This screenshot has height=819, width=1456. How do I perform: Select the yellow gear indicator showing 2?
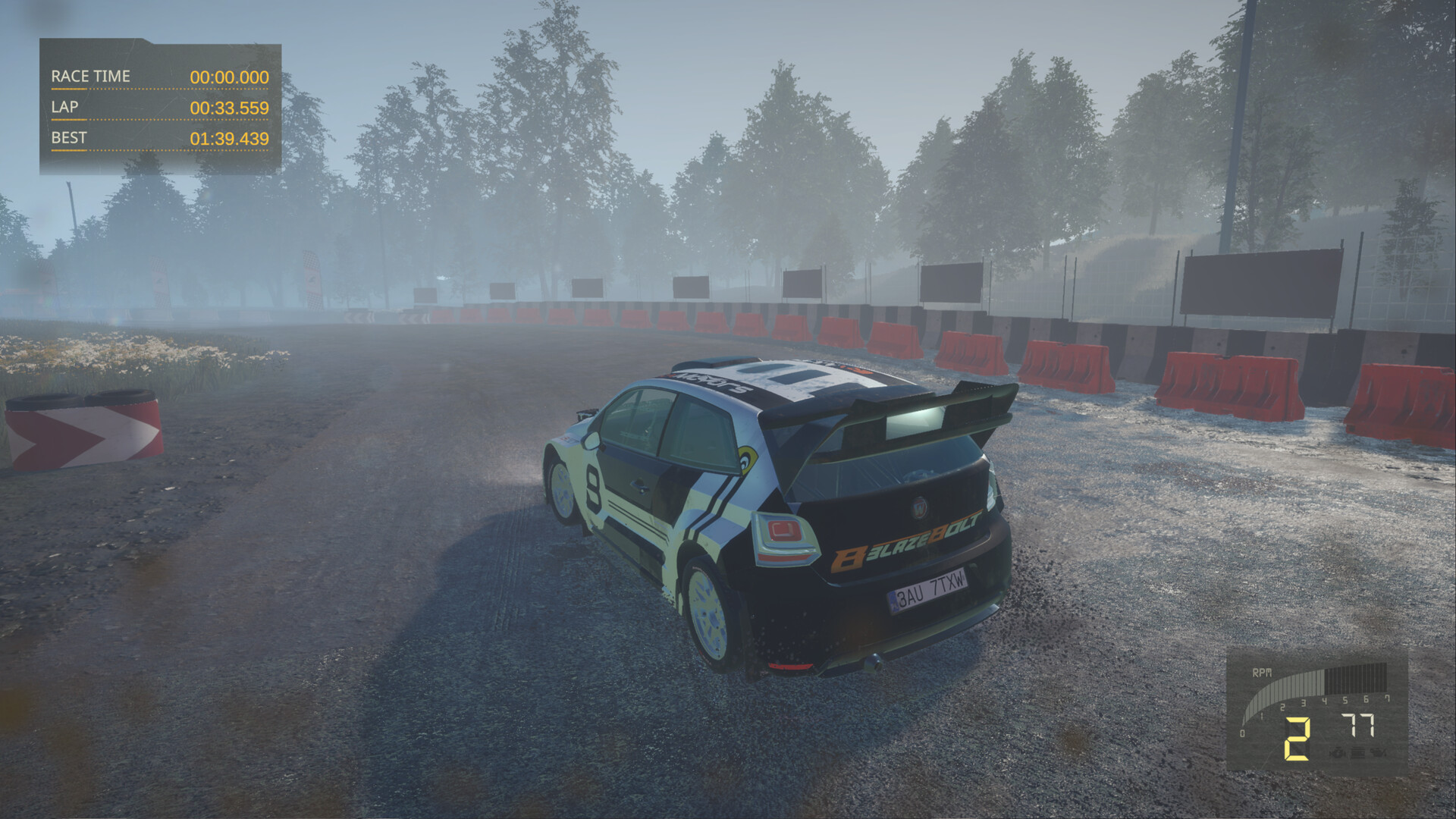pos(1297,738)
